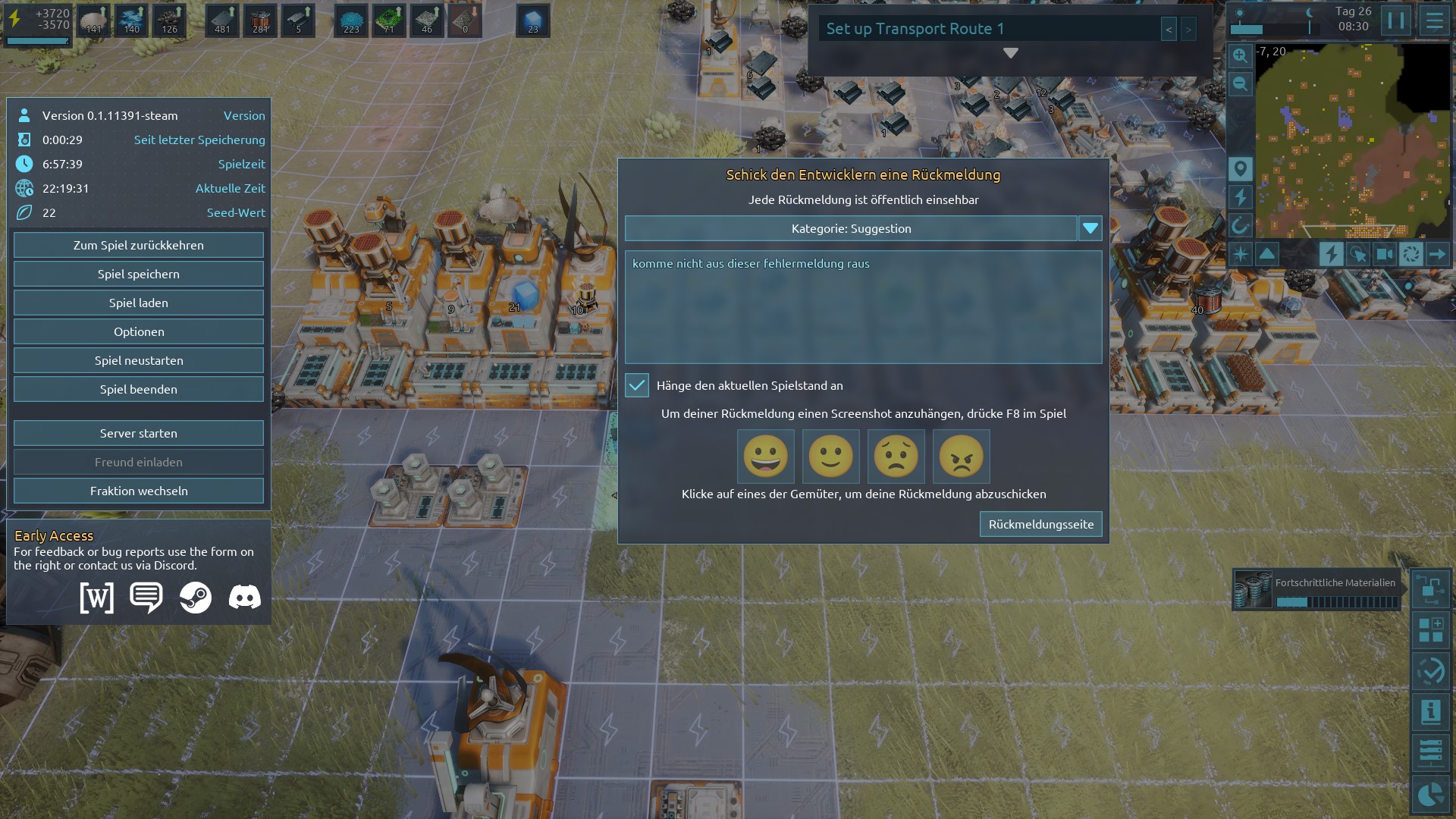This screenshot has height=819, width=1456.
Task: Expand the Transport Route tutorial arrow
Action: click(1010, 53)
